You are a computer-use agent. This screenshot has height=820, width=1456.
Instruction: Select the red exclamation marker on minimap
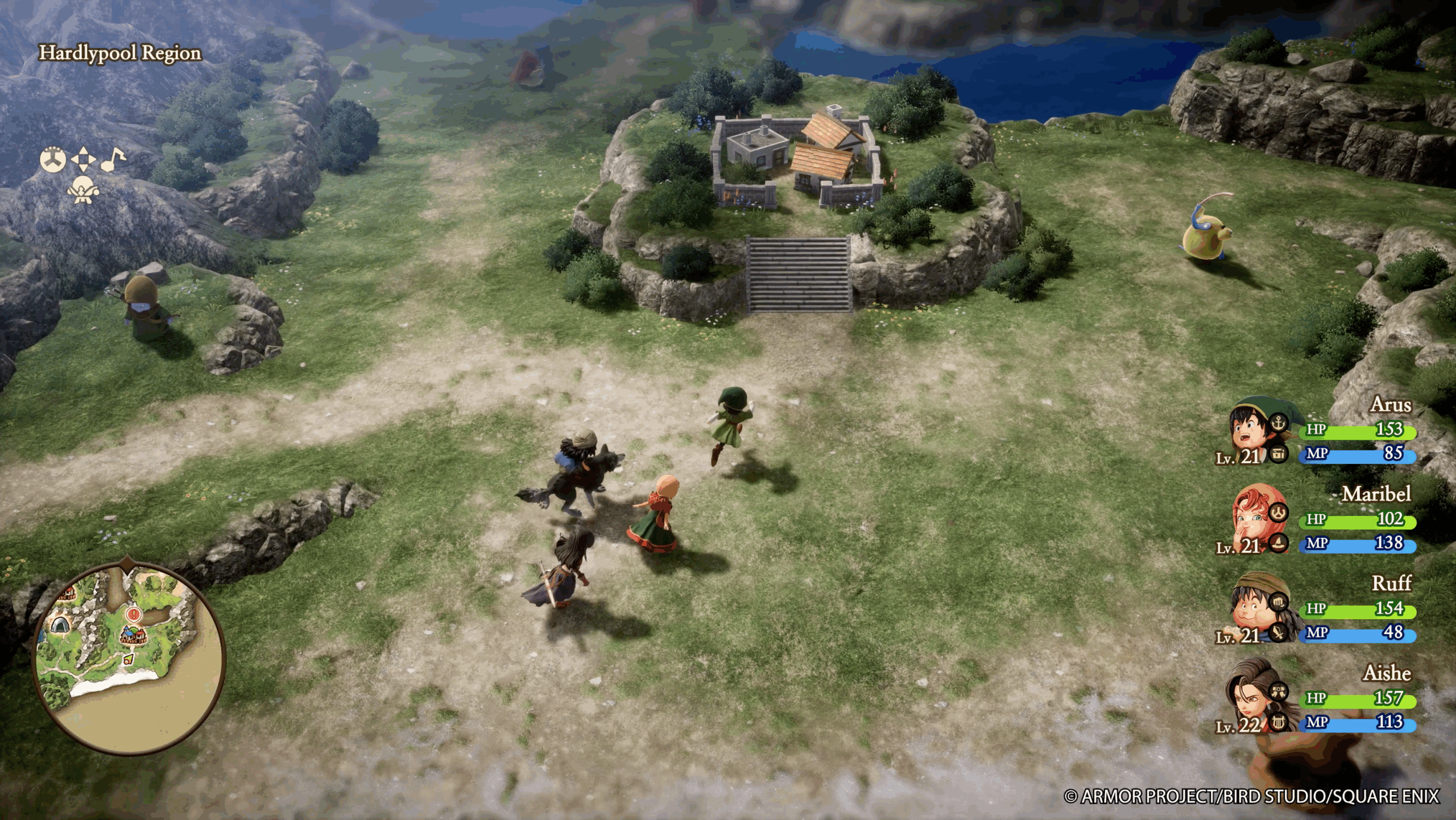click(133, 614)
